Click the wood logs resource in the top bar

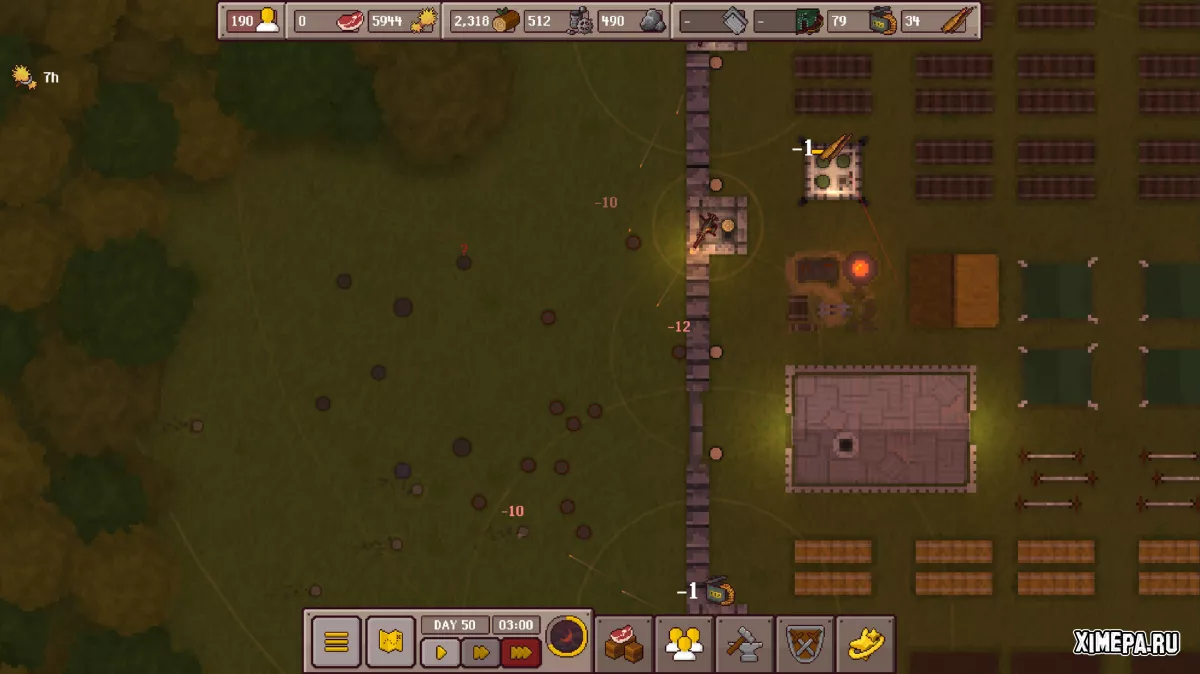click(485, 21)
